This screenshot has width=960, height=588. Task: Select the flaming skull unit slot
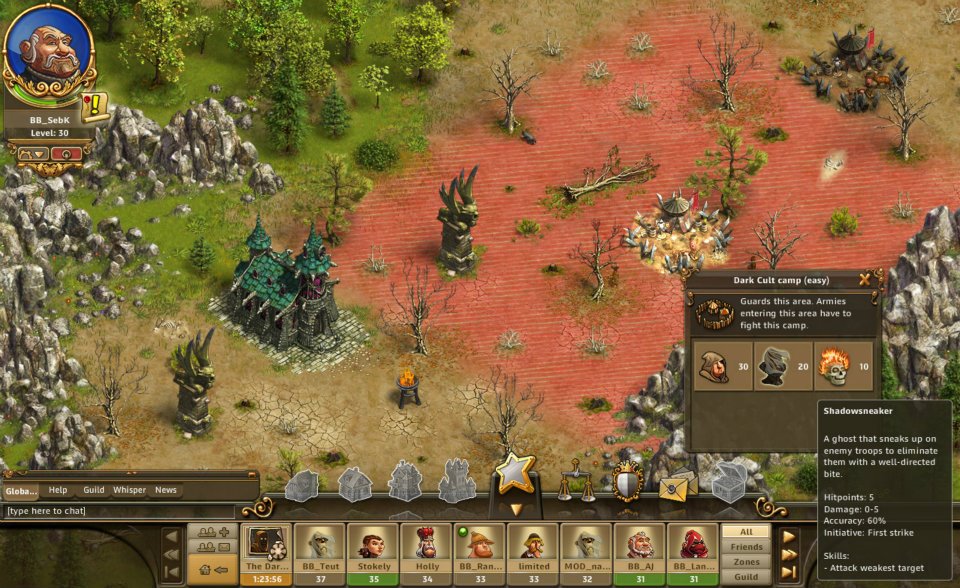point(842,366)
